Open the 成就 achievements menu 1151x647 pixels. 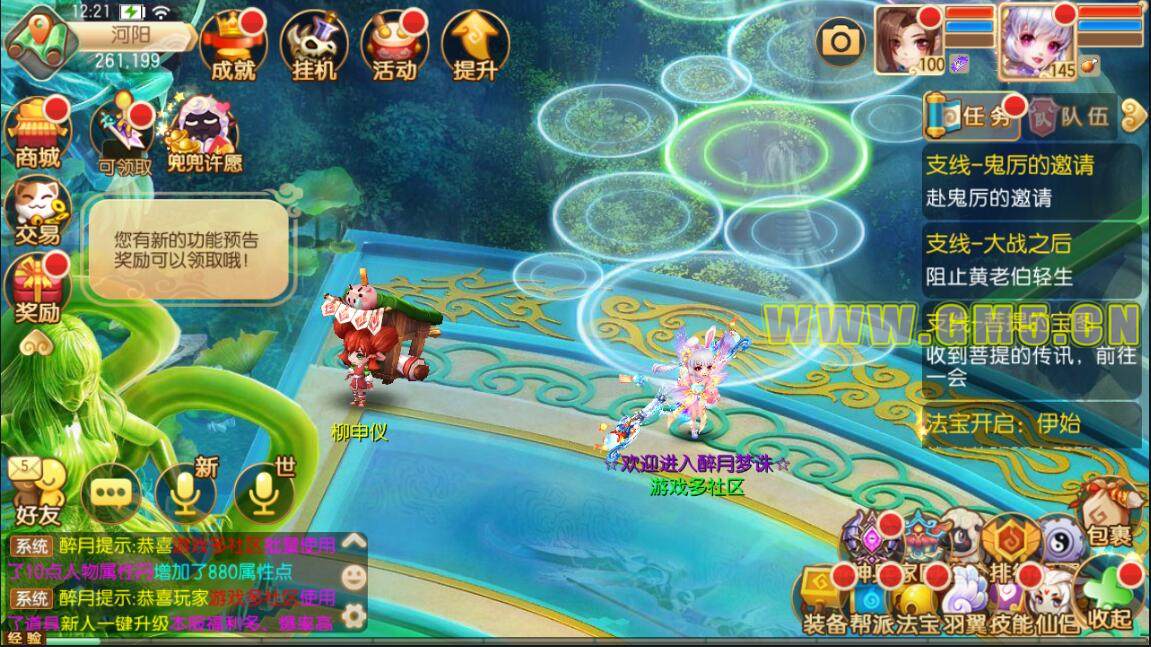[233, 45]
